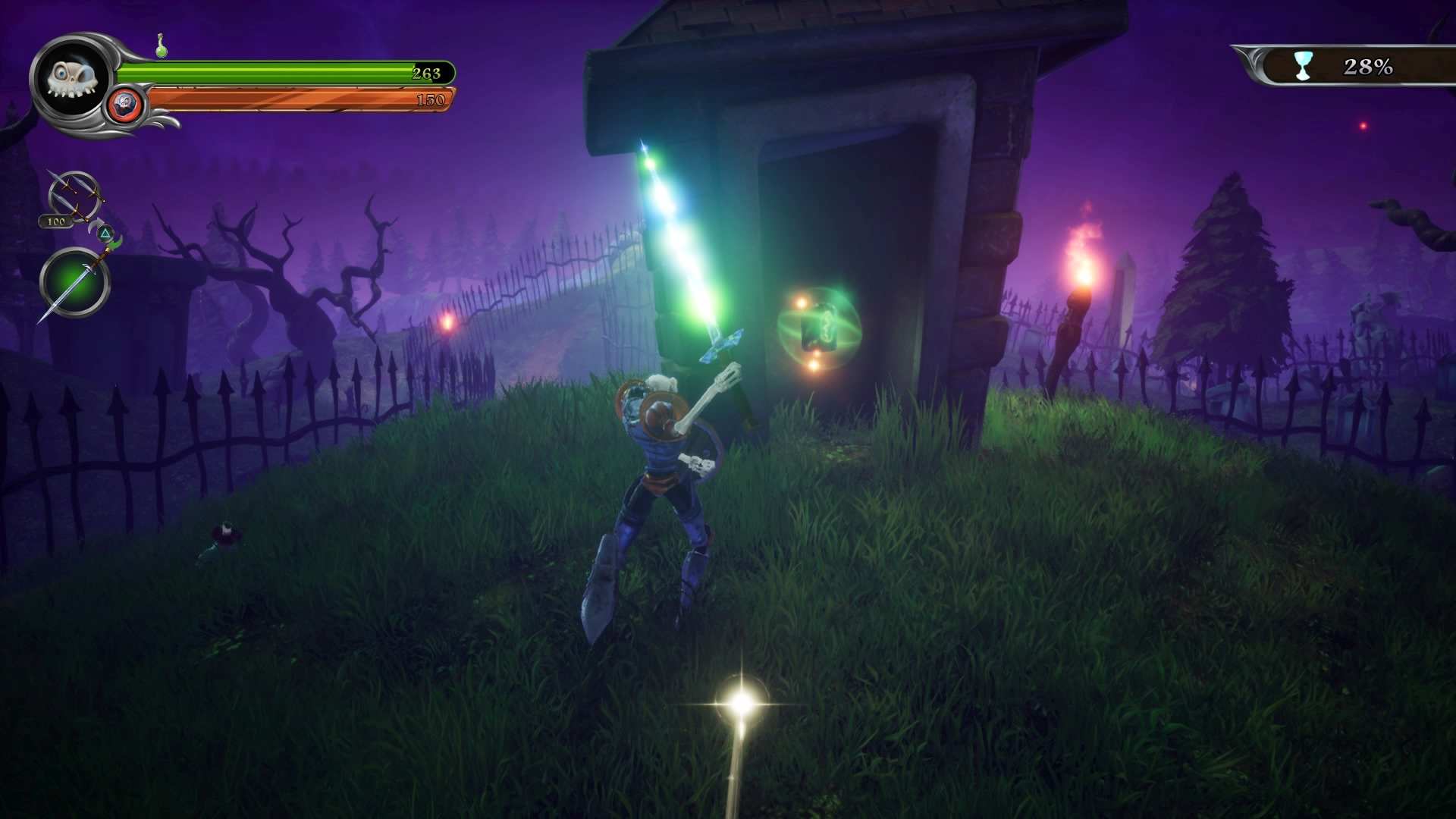Select the throwing daggers weapon slot
Screen dimensions: 1456x819
pos(74,196)
